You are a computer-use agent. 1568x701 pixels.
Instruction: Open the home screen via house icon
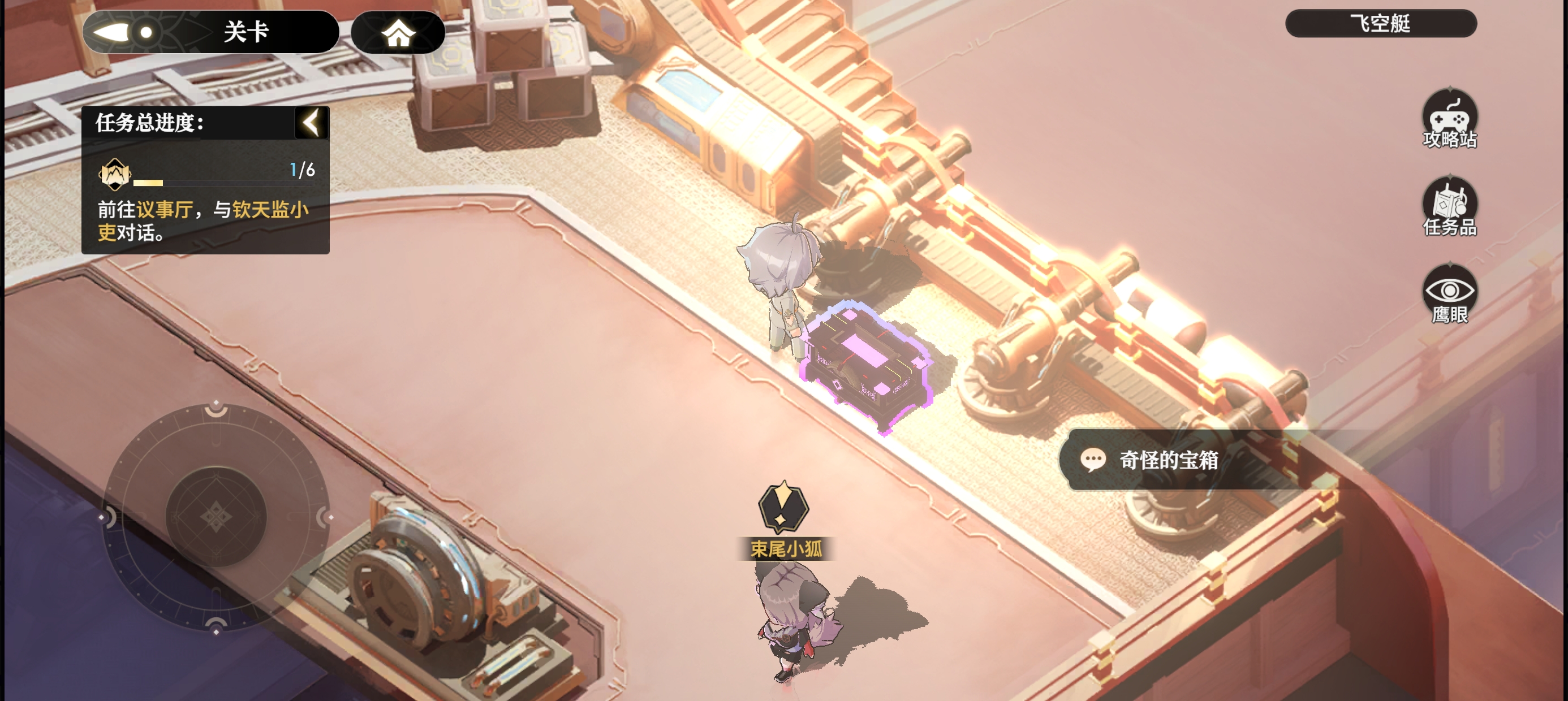[398, 33]
